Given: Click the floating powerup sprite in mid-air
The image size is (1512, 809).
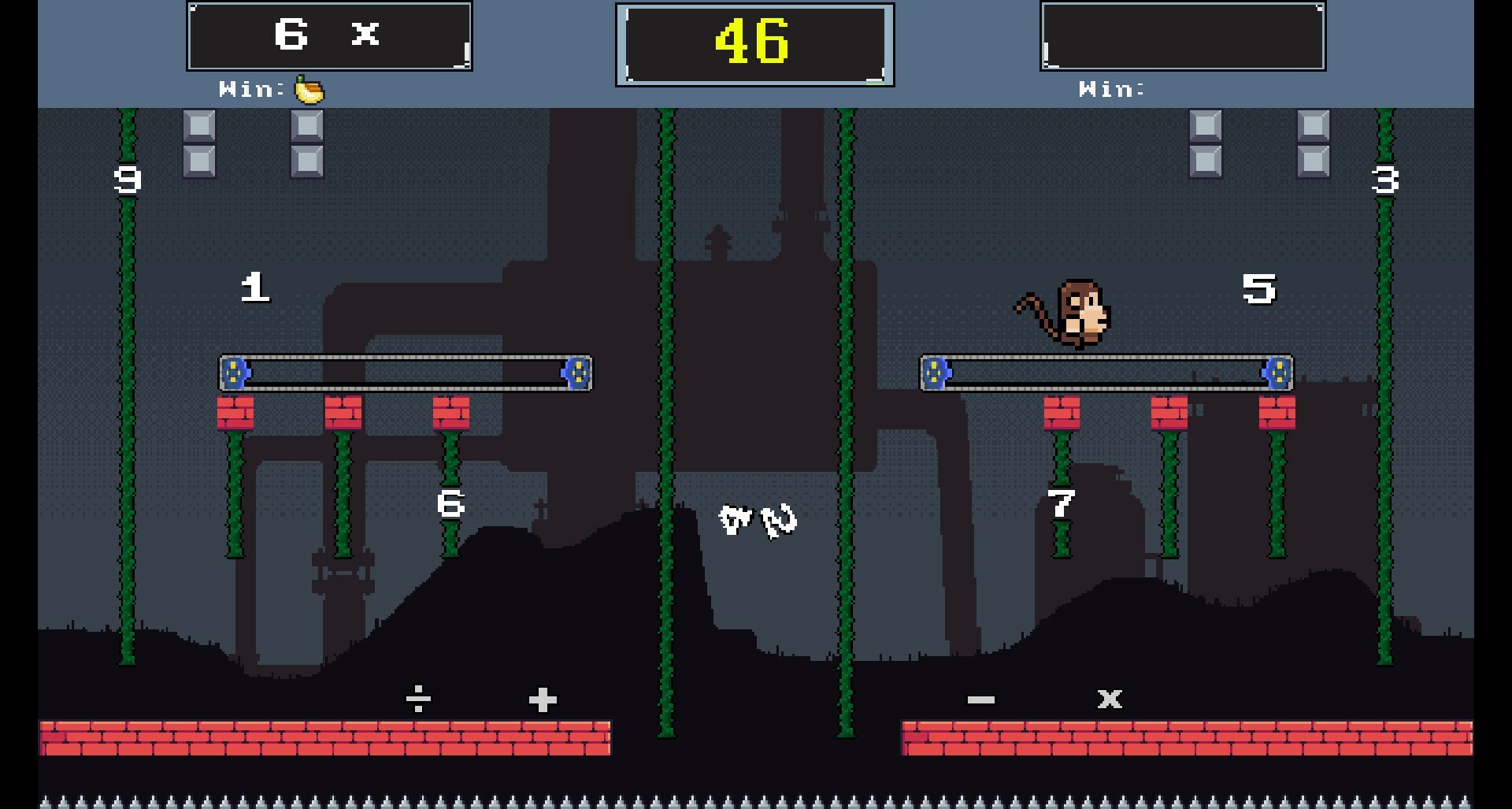Looking at the screenshot, I should click(758, 520).
